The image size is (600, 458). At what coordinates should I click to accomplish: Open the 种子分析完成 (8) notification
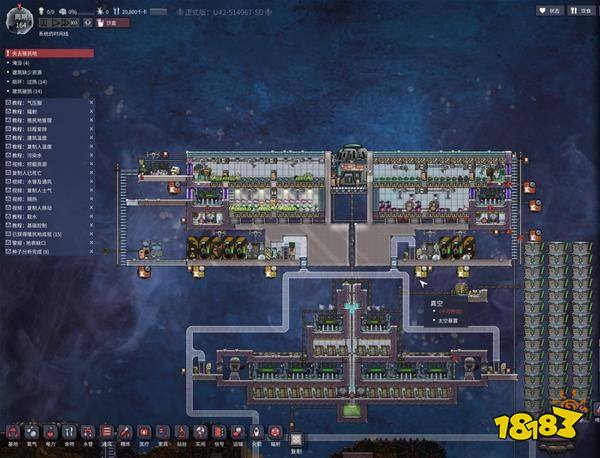coord(28,250)
